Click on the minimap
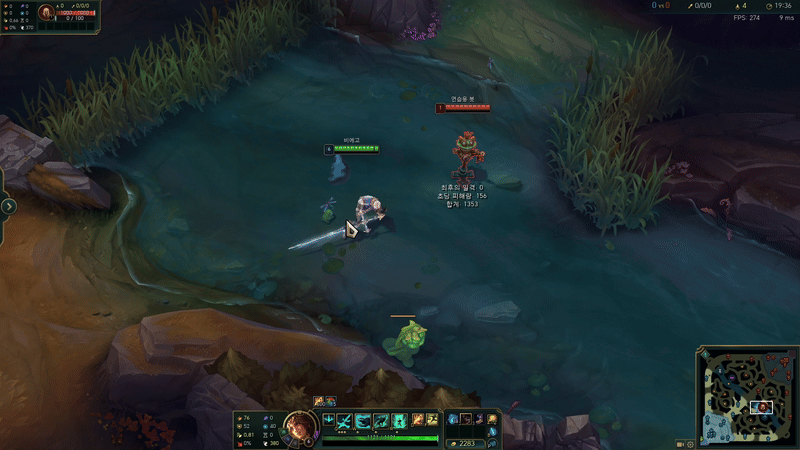Viewport: 800px width, 450px height. [x=746, y=397]
